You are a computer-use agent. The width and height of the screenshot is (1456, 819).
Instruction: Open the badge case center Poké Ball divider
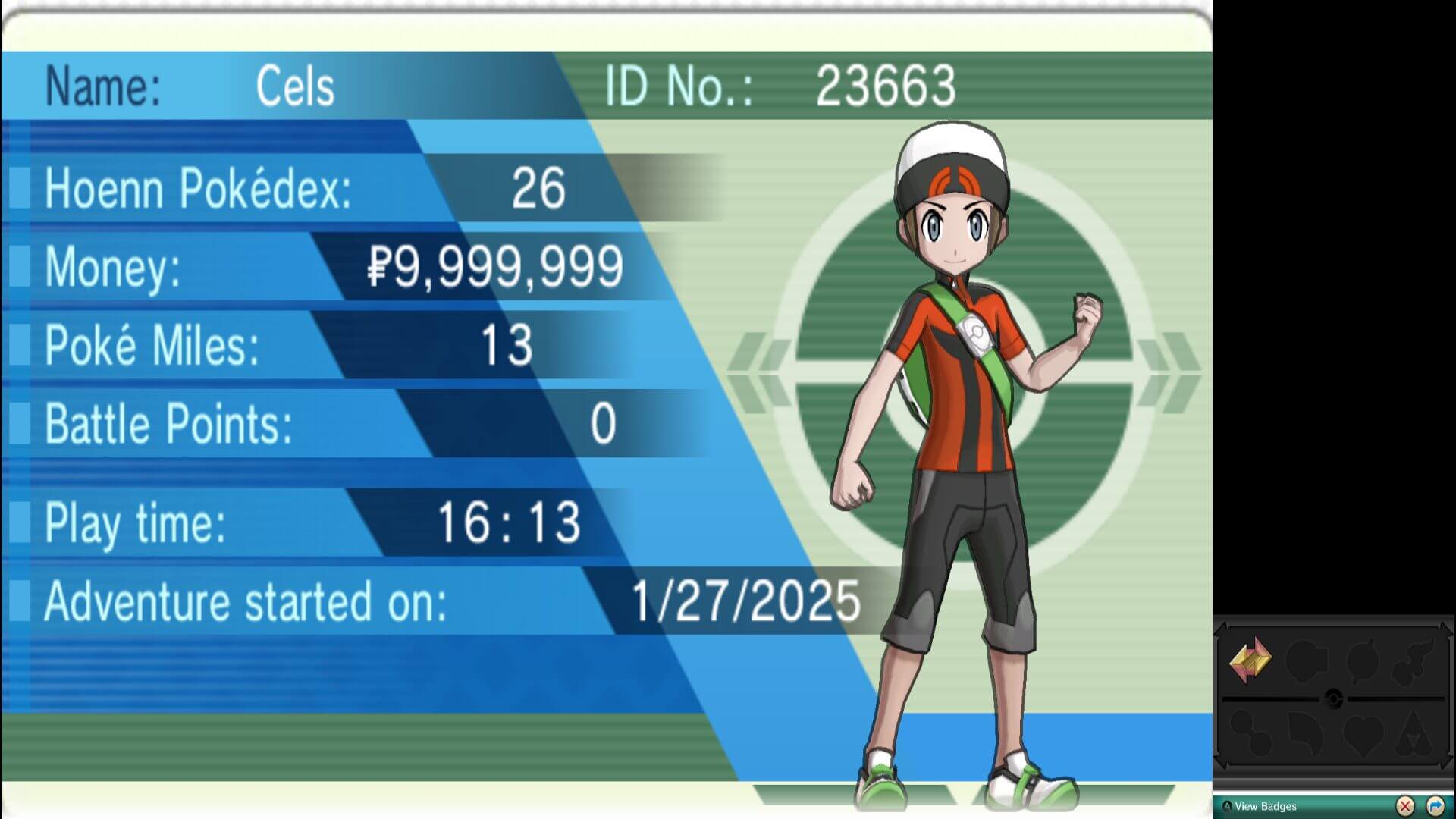coord(1335,698)
